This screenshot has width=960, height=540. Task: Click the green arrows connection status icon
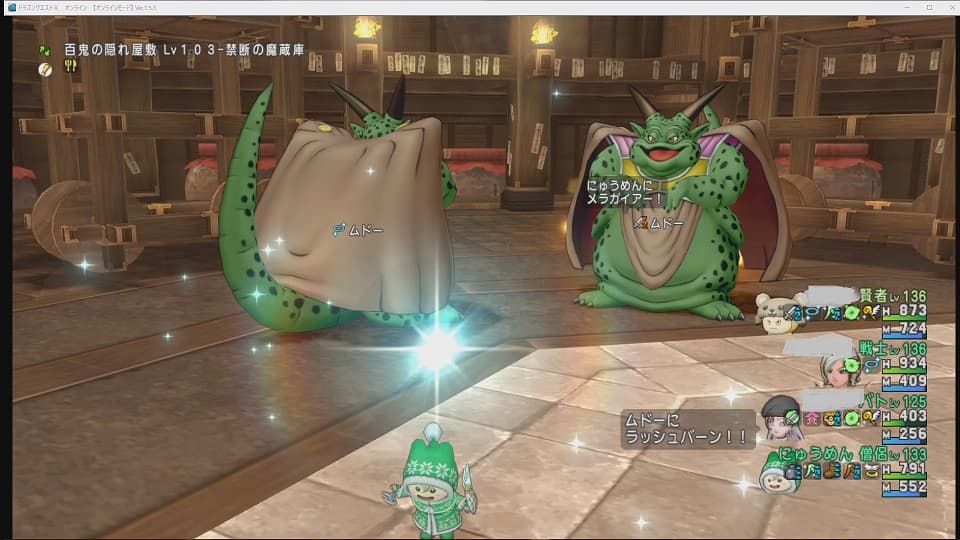point(45,48)
